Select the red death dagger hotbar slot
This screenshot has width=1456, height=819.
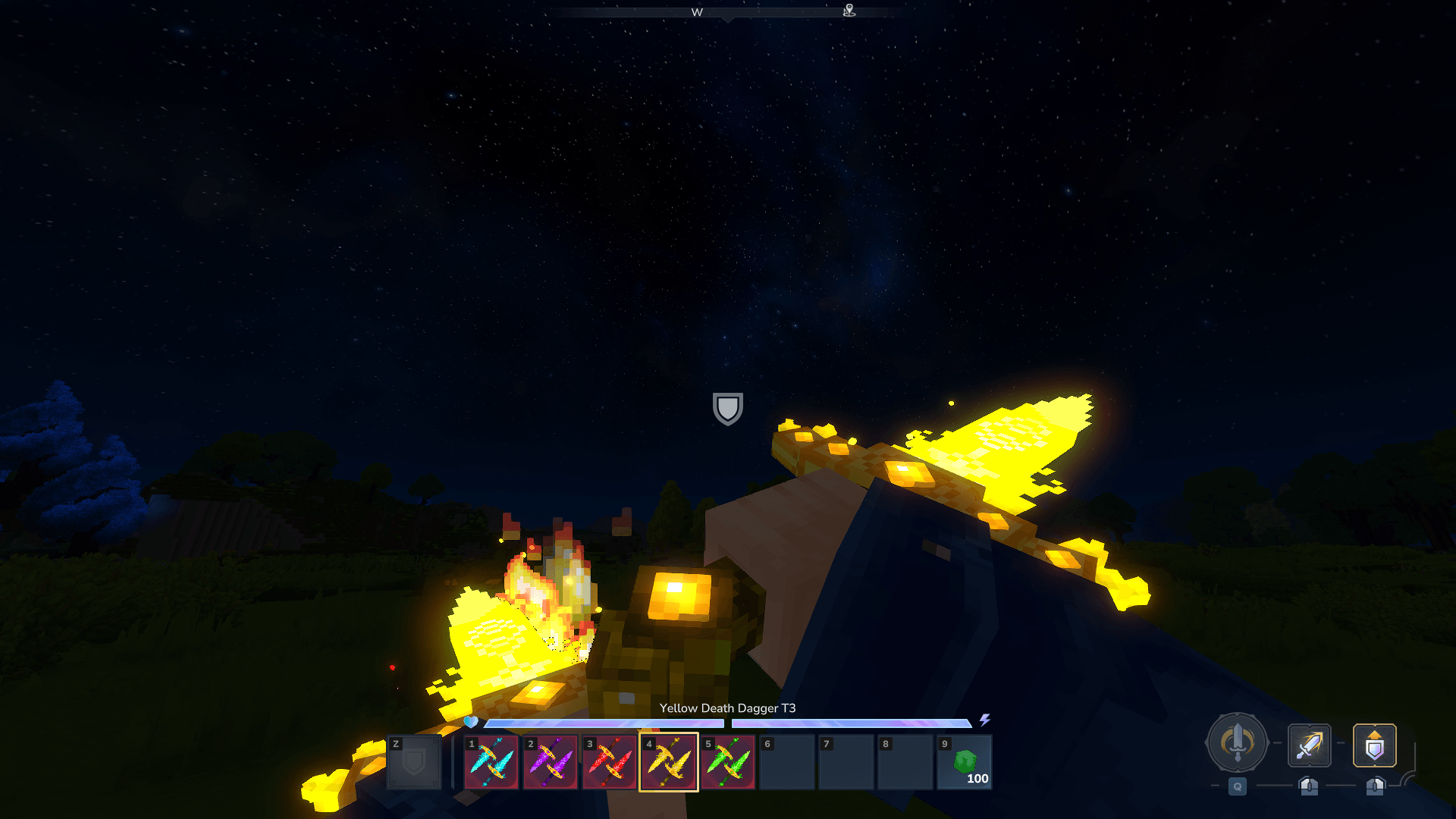[610, 762]
